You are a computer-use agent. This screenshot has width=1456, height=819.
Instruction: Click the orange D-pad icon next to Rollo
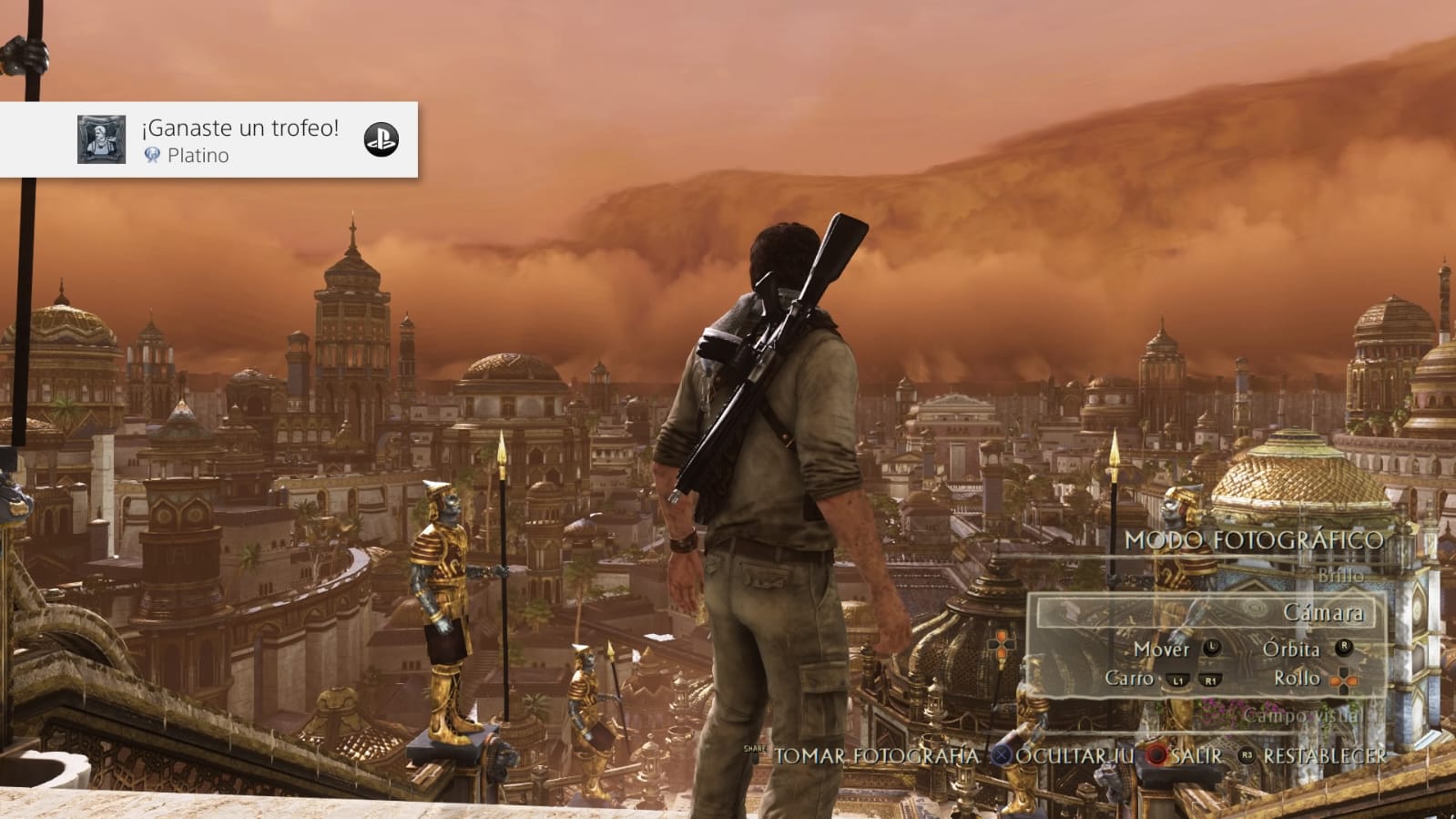1343,680
